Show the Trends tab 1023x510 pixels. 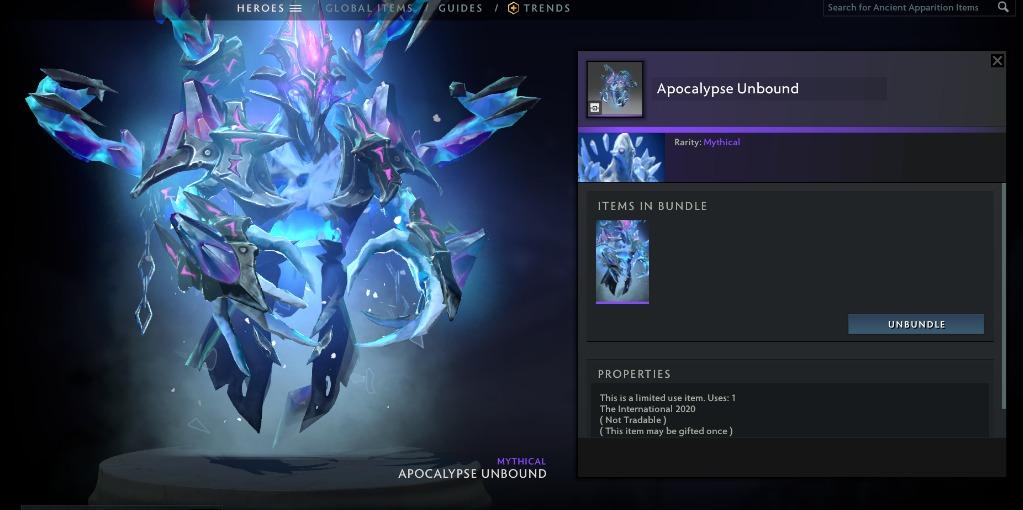click(x=539, y=8)
